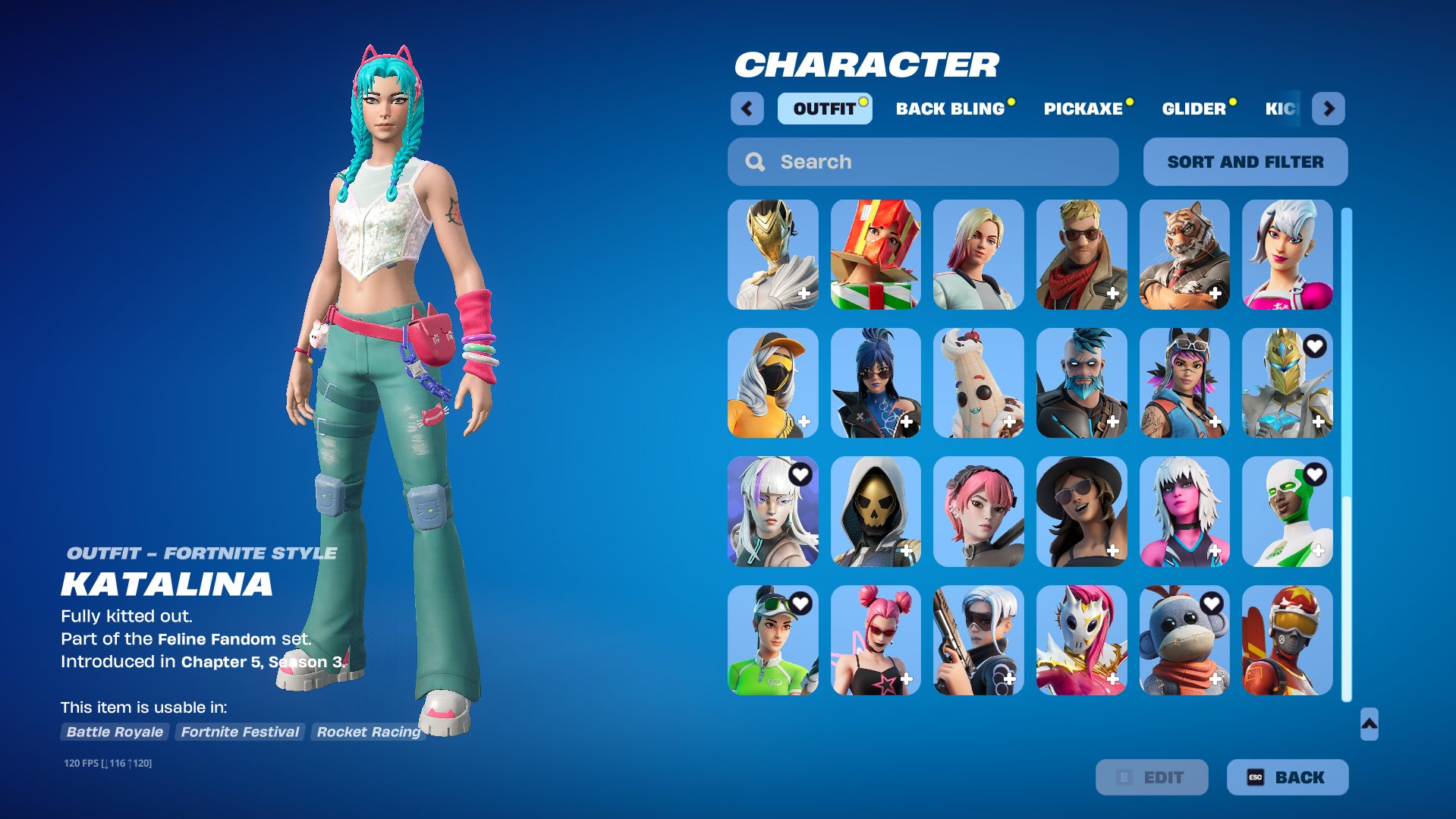Select the outfit with pink hair buns

pos(876,641)
